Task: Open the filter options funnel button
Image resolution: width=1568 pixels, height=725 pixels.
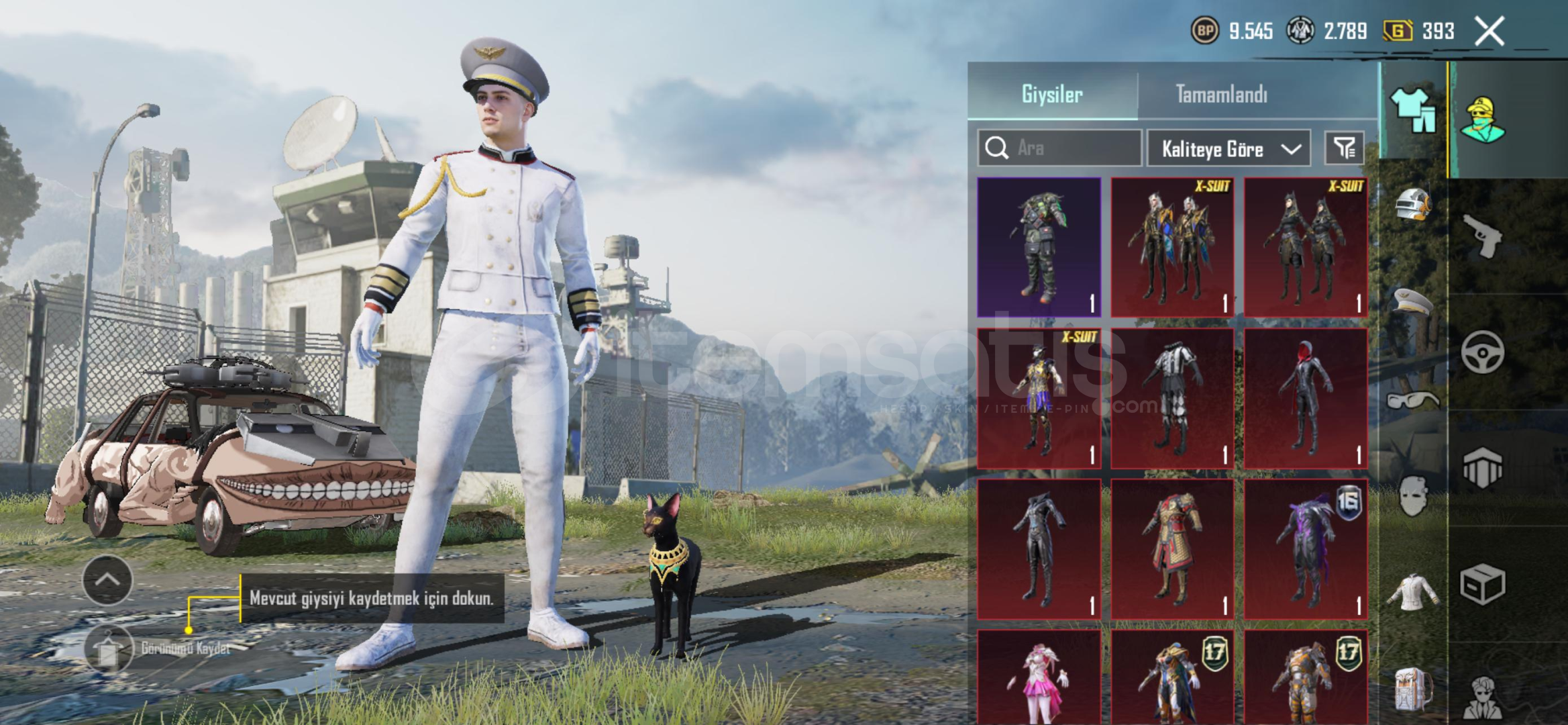Action: tap(1344, 148)
